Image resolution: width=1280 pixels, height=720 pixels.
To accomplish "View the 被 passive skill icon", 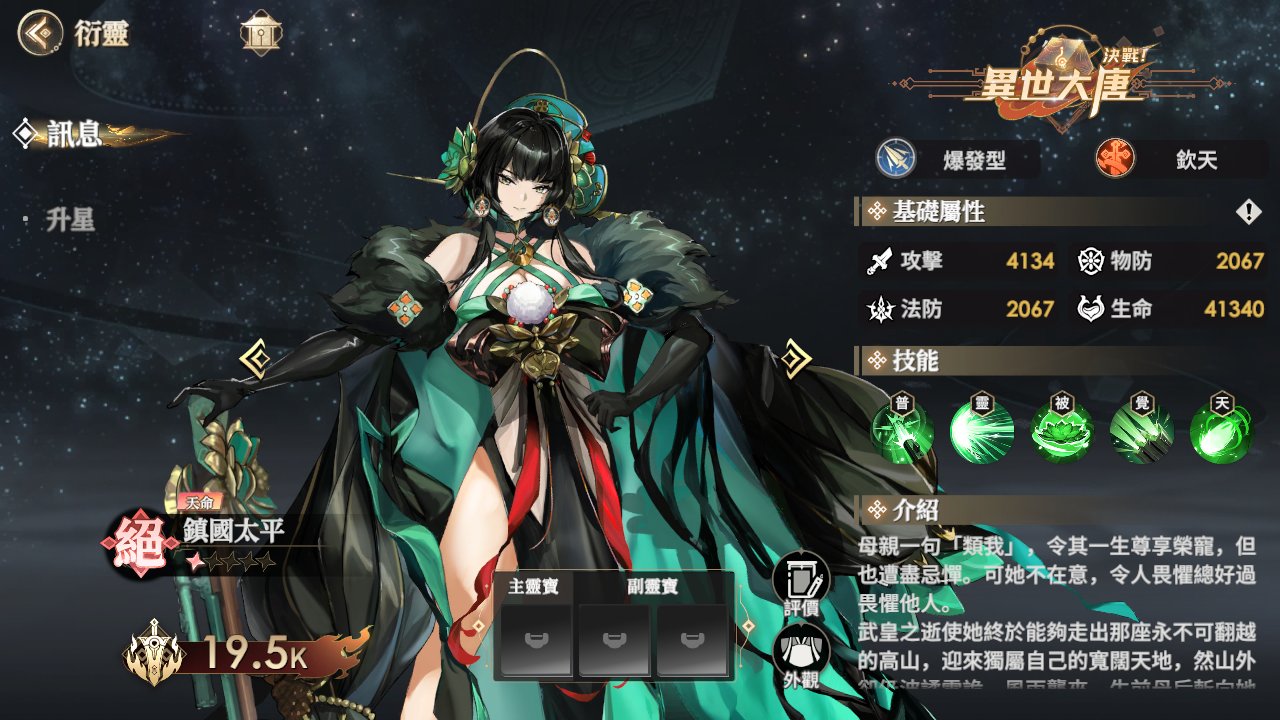I will [x=1062, y=432].
